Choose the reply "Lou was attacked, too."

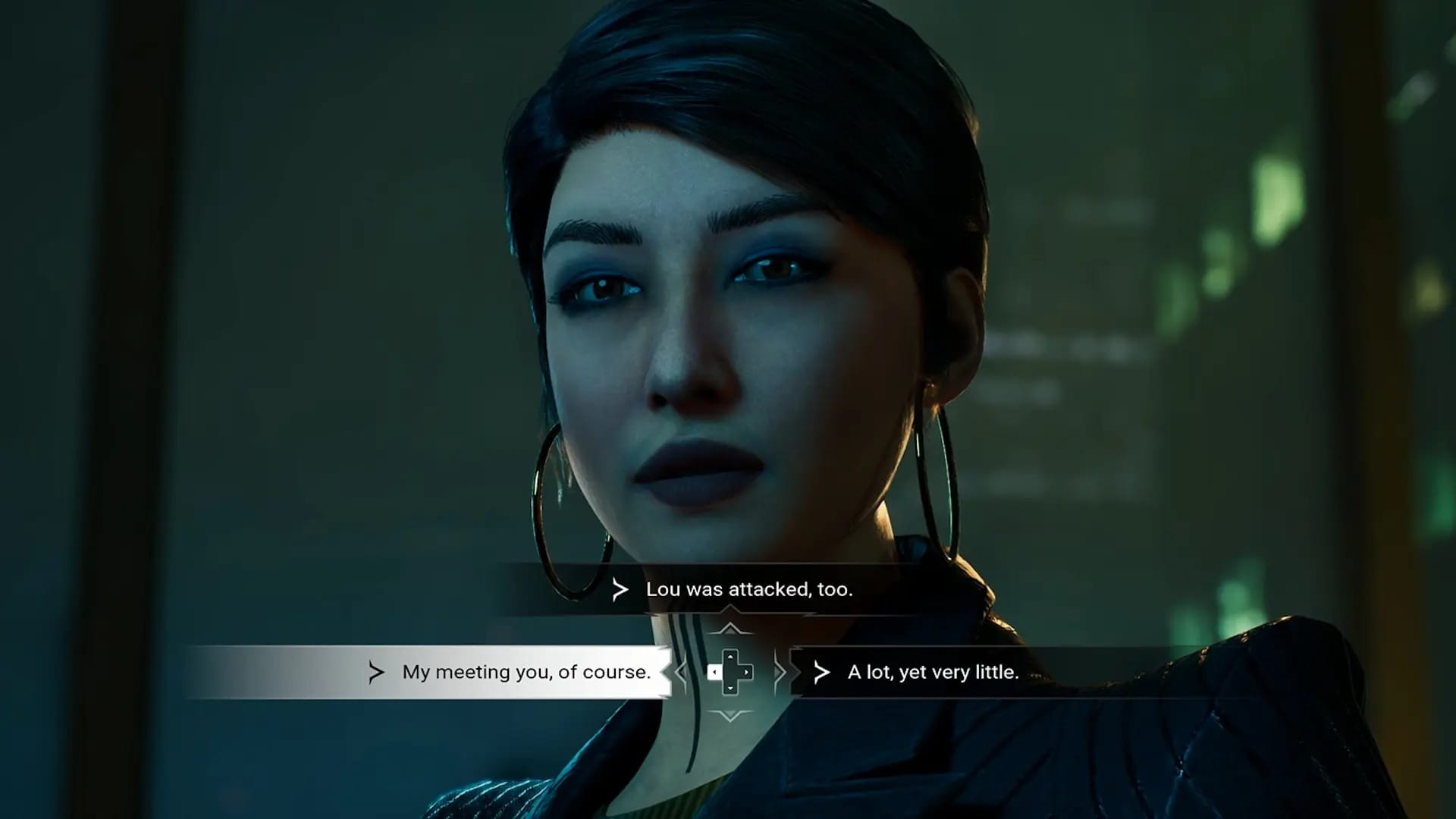(748, 589)
